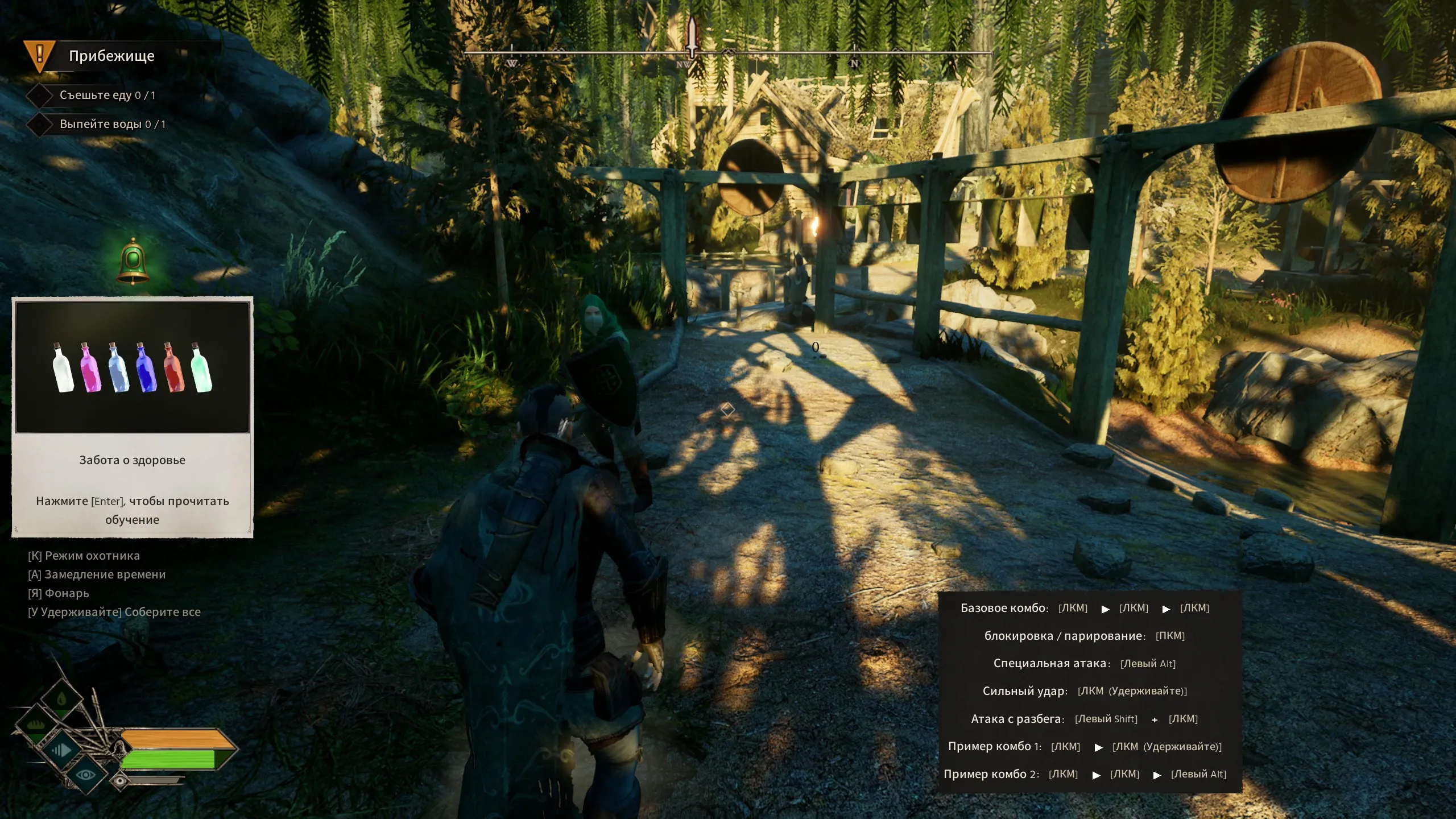Select the 'Съешьте еду' objective
Viewport: 1456px width, 819px height.
(x=107, y=95)
